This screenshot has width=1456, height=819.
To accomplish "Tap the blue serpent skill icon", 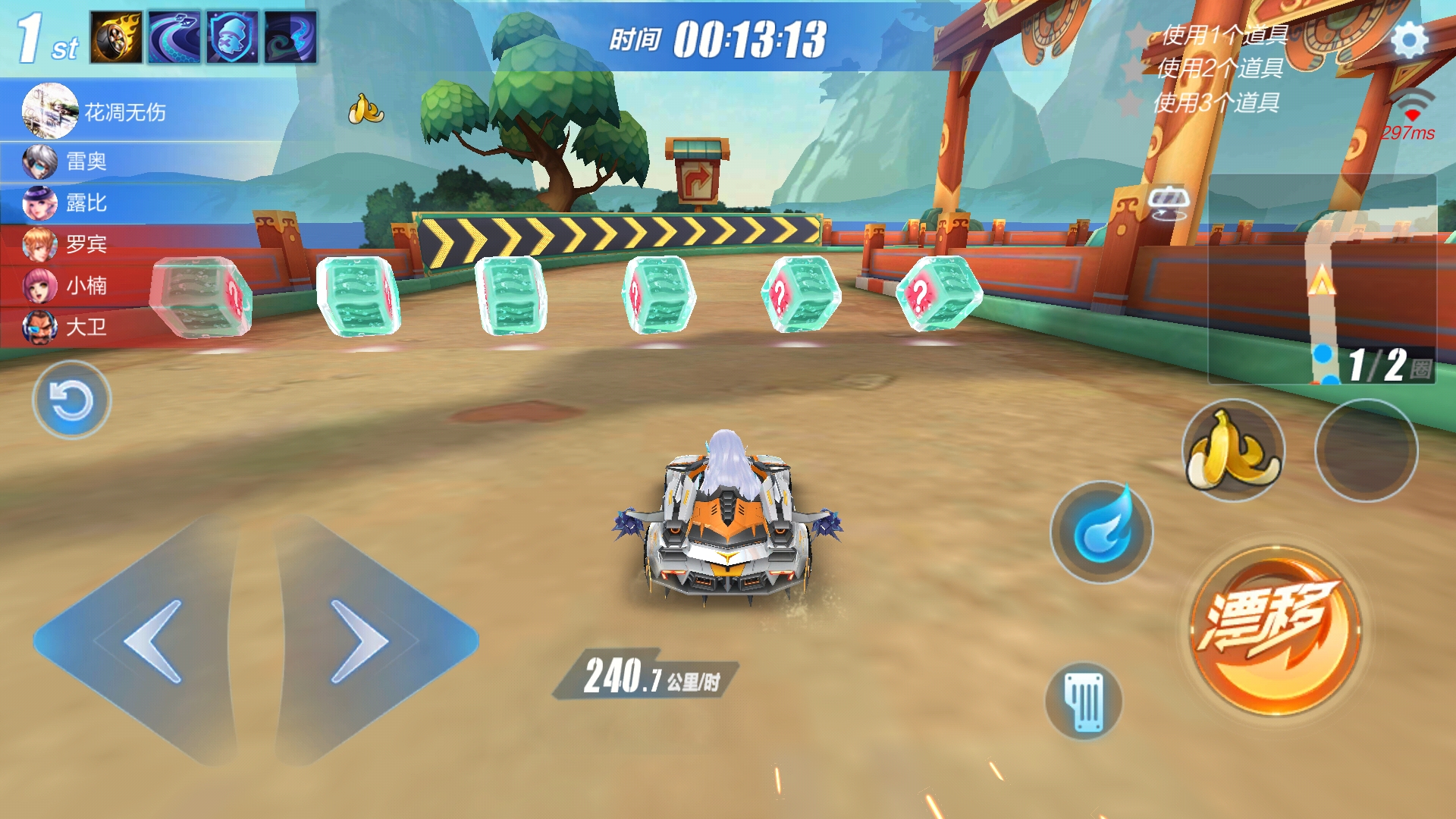I will (x=174, y=37).
